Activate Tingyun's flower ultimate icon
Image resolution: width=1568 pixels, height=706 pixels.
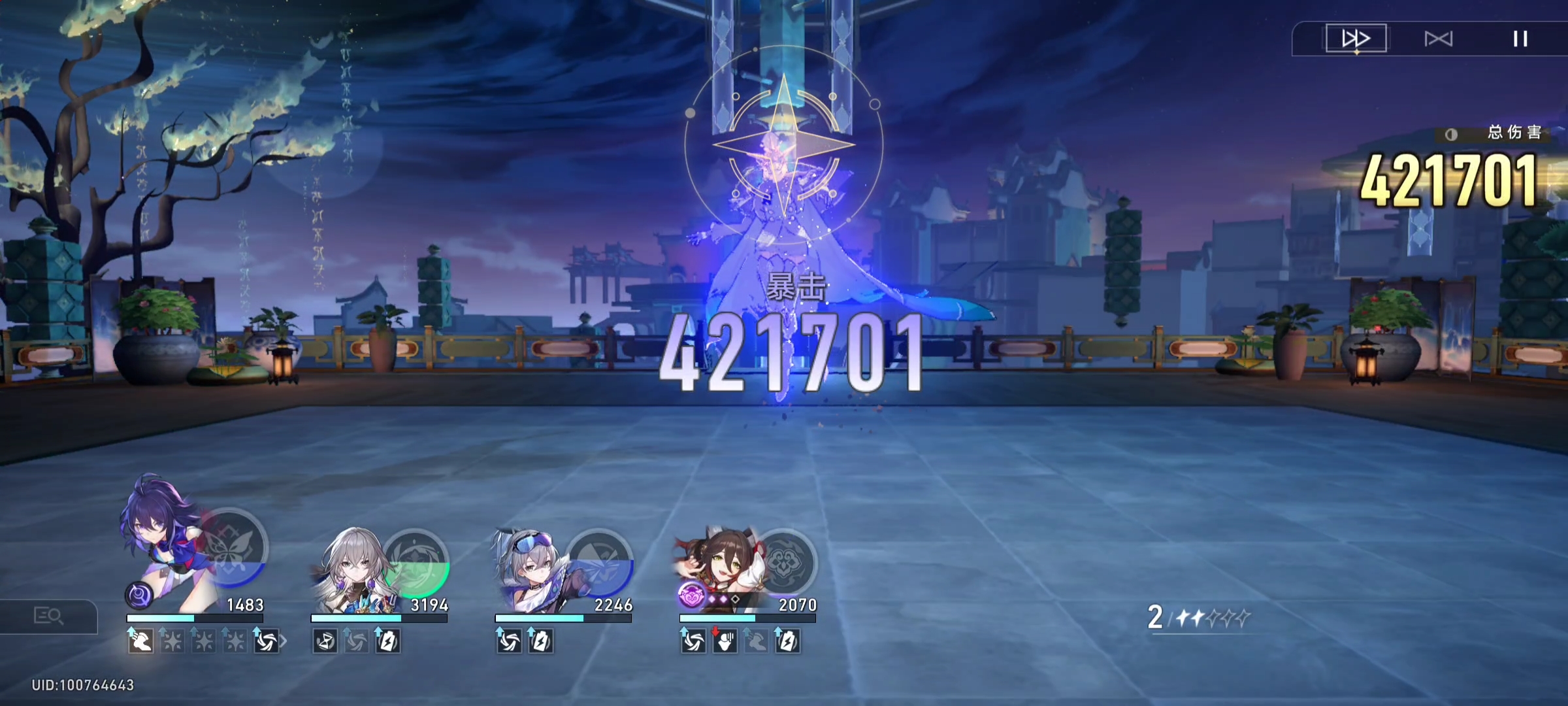tap(783, 563)
